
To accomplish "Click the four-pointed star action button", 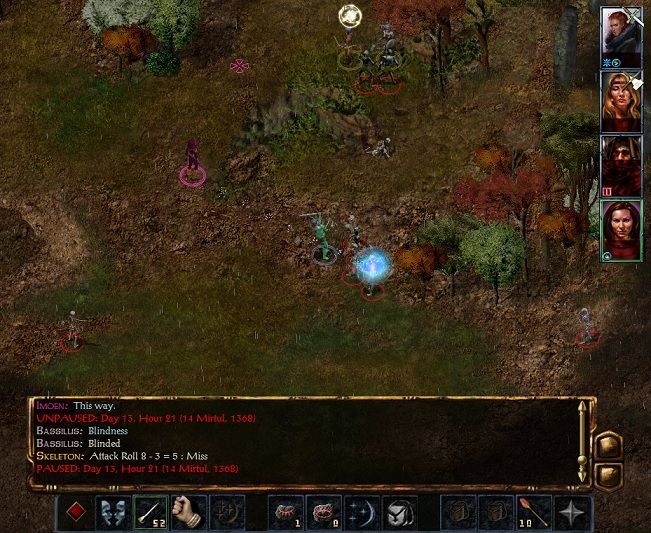I will tap(571, 513).
